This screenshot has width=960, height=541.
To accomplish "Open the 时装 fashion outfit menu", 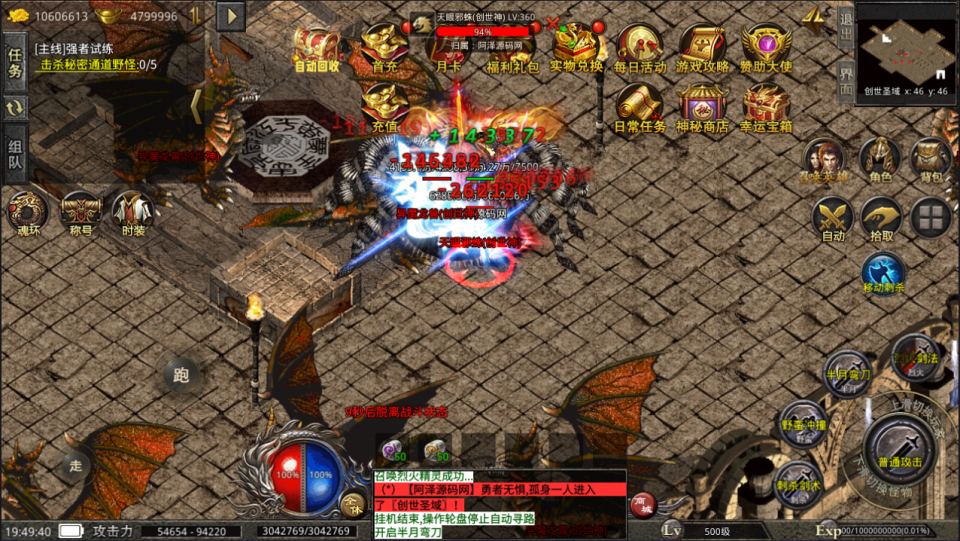I will click(x=133, y=213).
